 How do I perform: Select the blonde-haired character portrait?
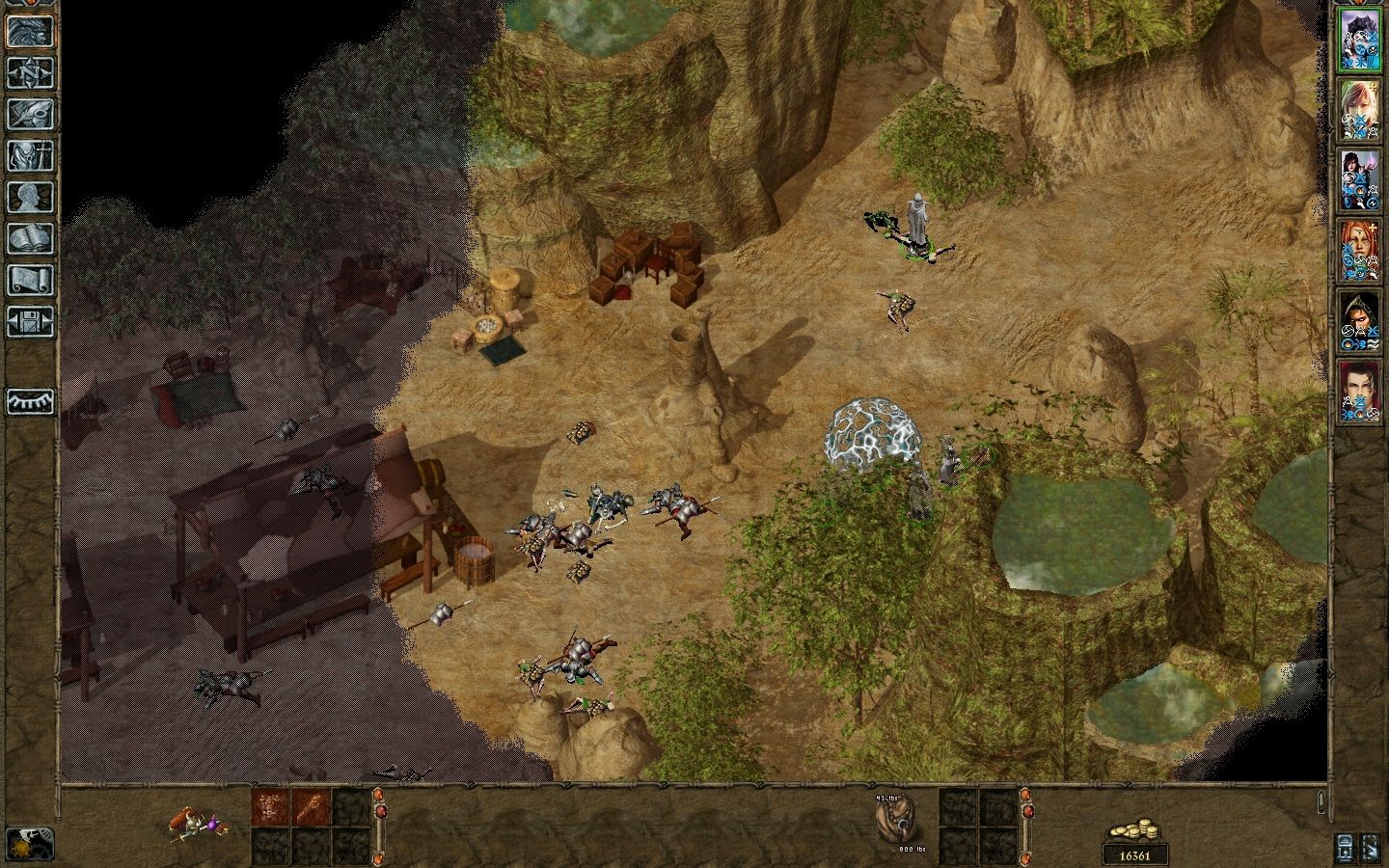(1360, 110)
